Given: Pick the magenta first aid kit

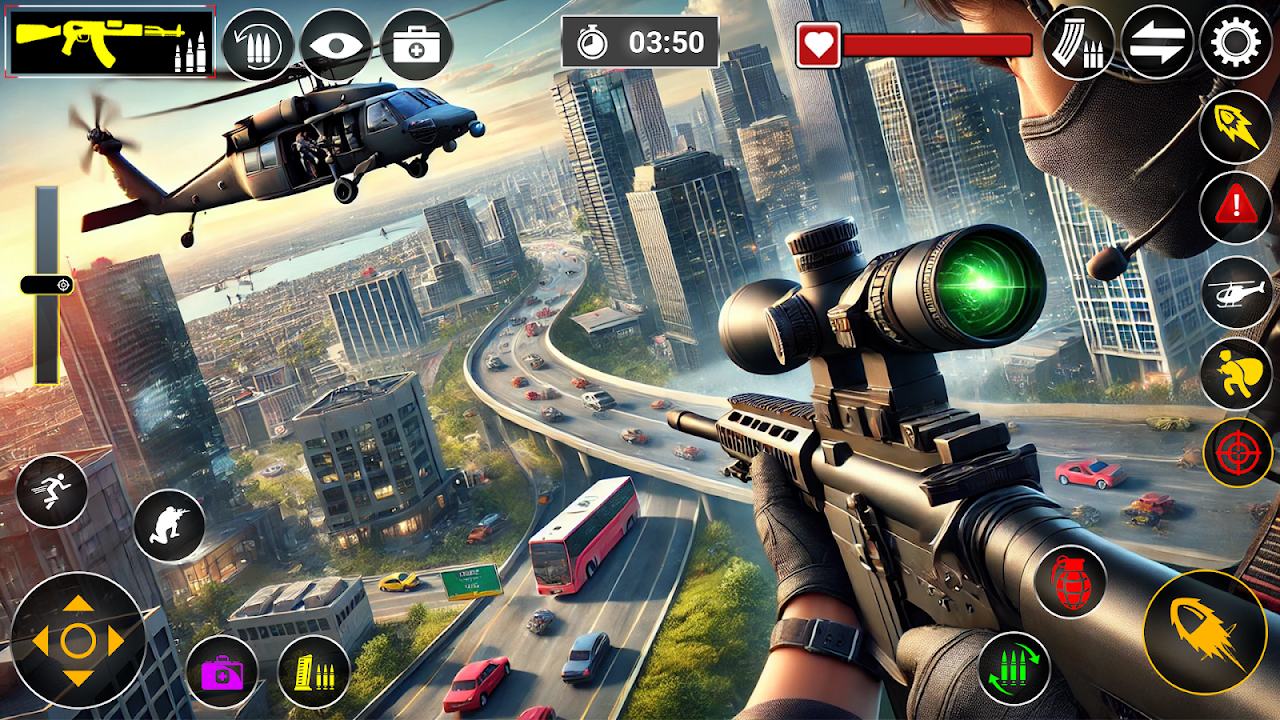Looking at the screenshot, I should pos(222,671).
